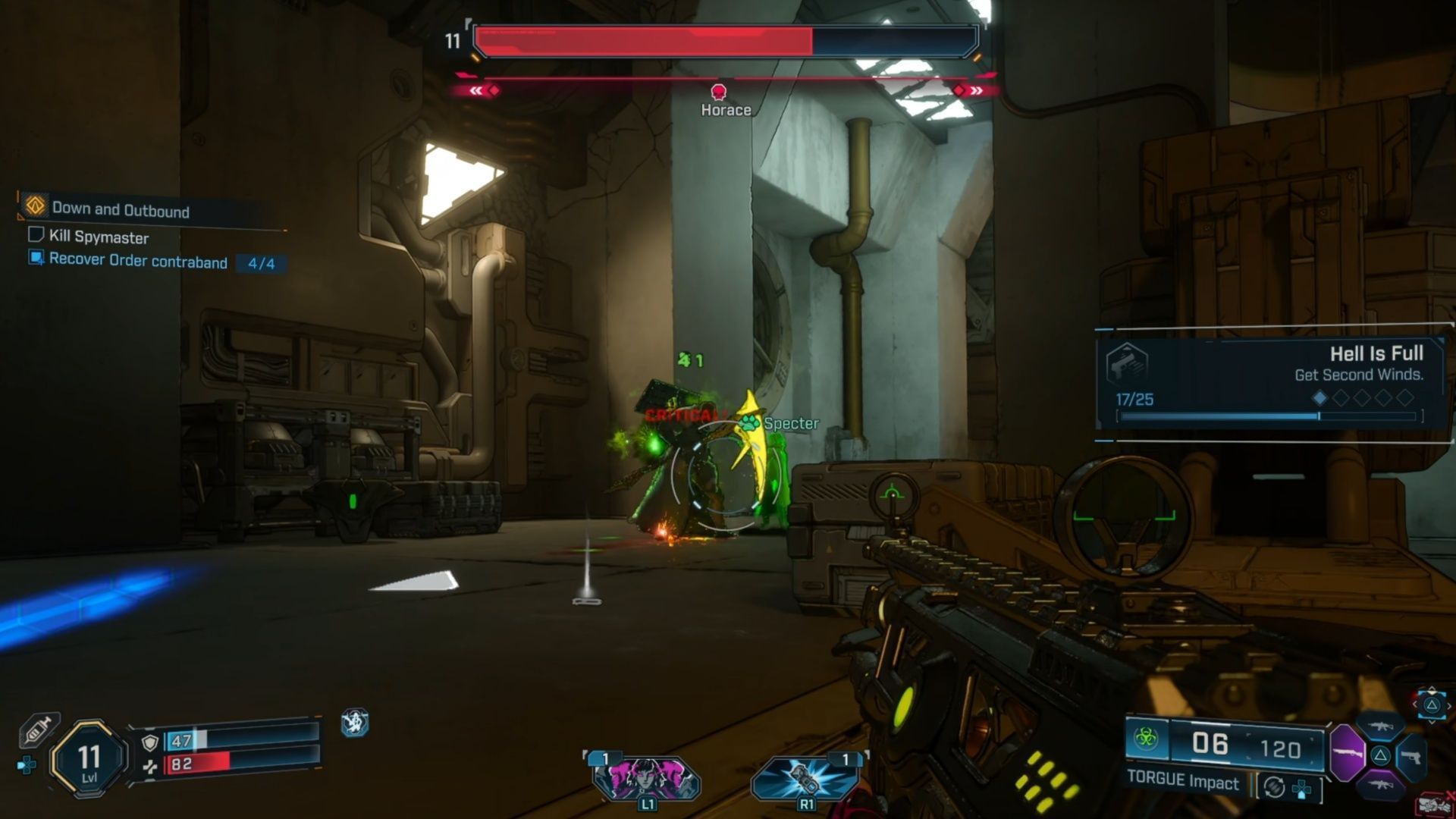Click the corrosive element biohazard icon
Viewport: 1456px width, 819px height.
[x=1146, y=738]
